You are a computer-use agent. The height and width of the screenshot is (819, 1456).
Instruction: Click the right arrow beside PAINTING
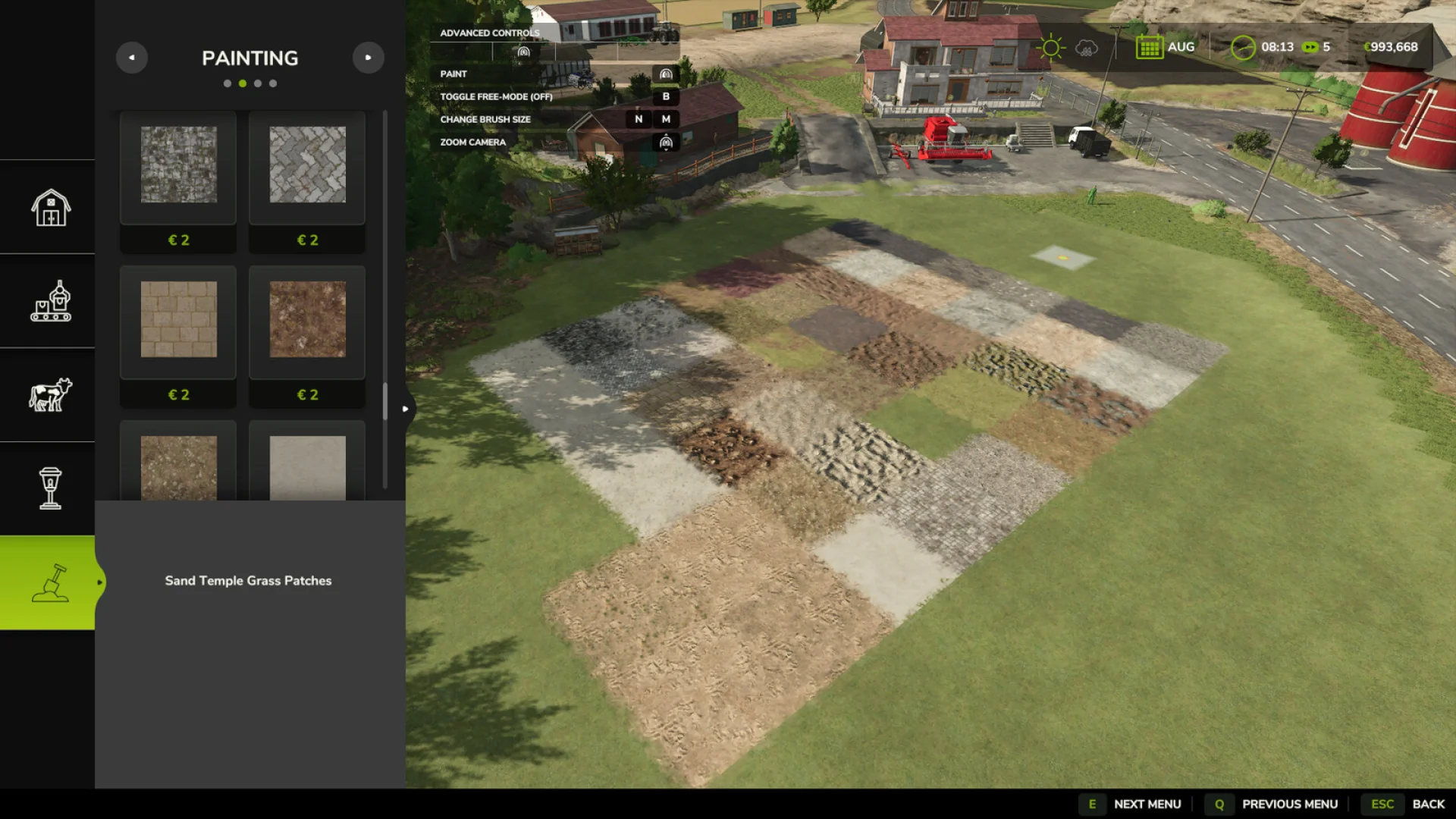click(x=369, y=58)
